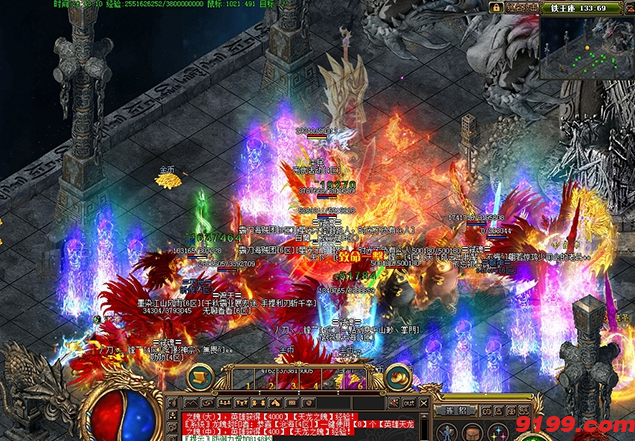Click the round gold button left of the hotbar
The width and height of the screenshot is (635, 441).
(x=201, y=376)
